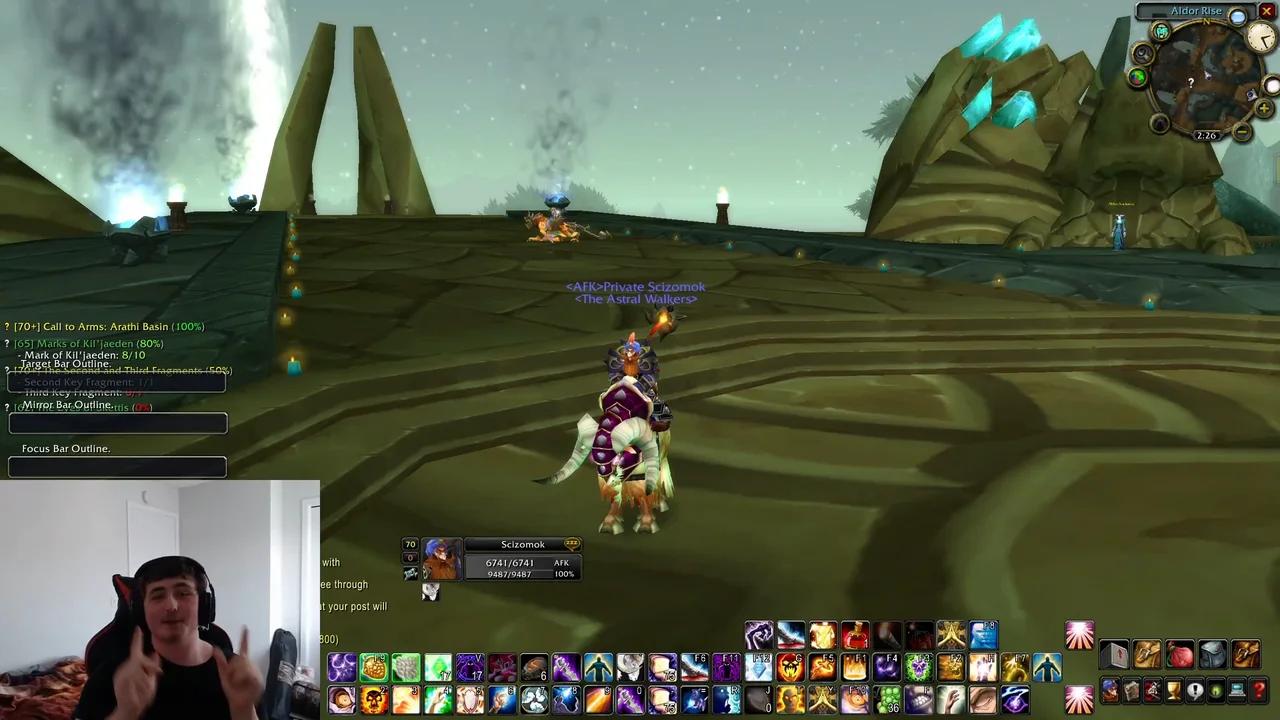
Task: Collapse the Marks of Kil'jaeden quest entry
Action: point(7,343)
